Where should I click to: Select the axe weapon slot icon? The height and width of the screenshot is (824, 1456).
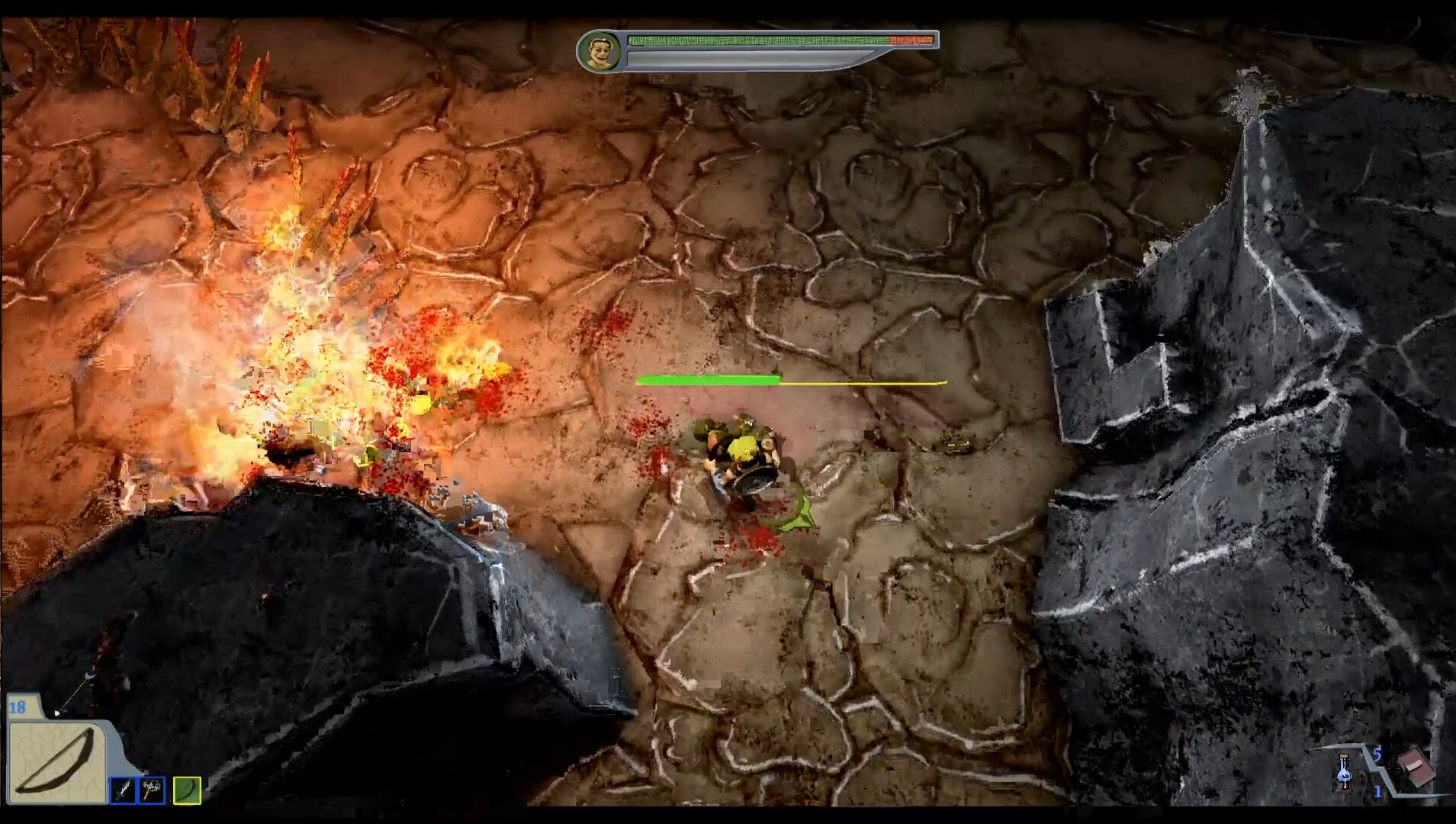(x=151, y=790)
